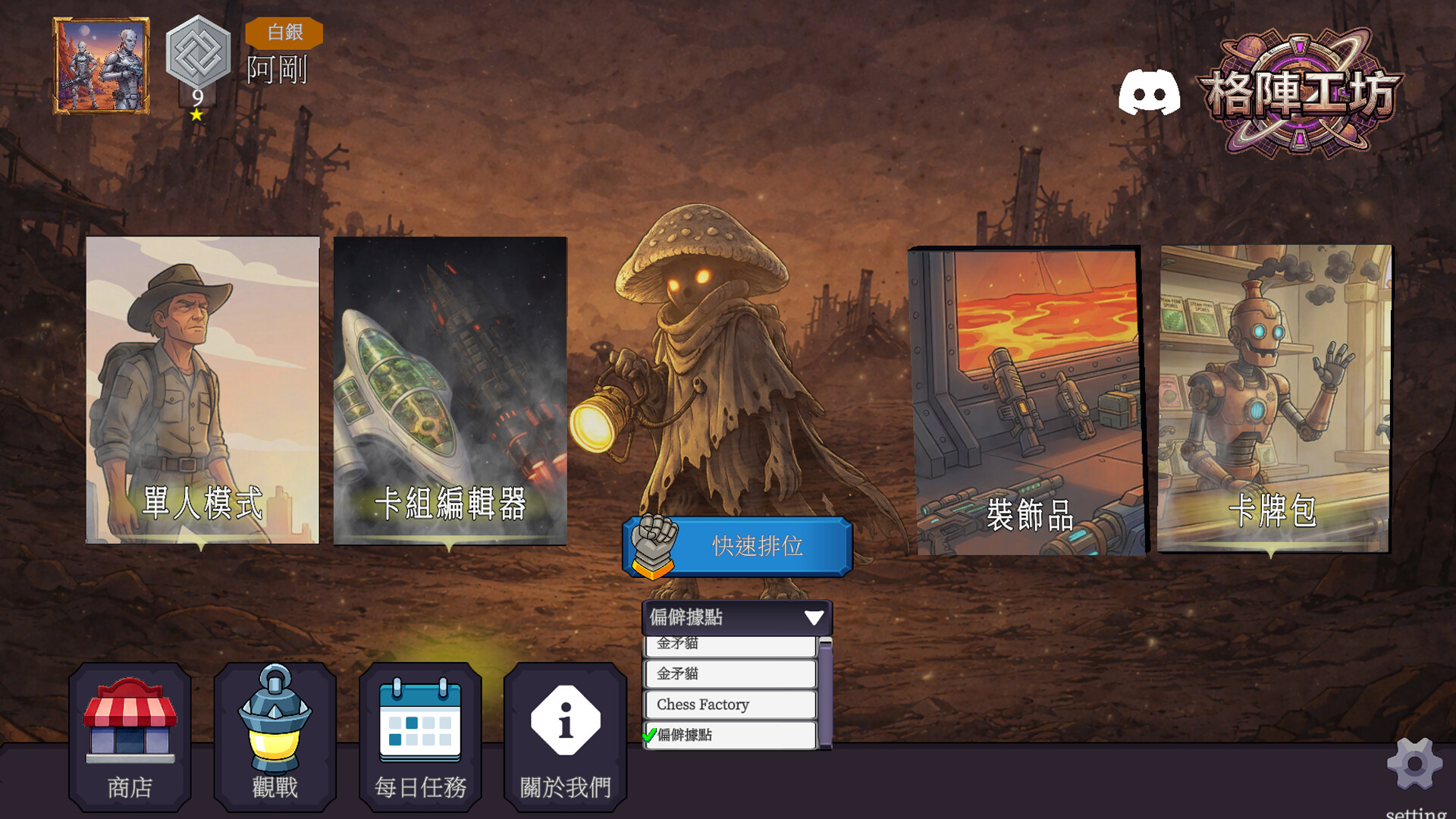1456x819 pixels.
Task: Open the 商店 shop
Action: coord(130,736)
